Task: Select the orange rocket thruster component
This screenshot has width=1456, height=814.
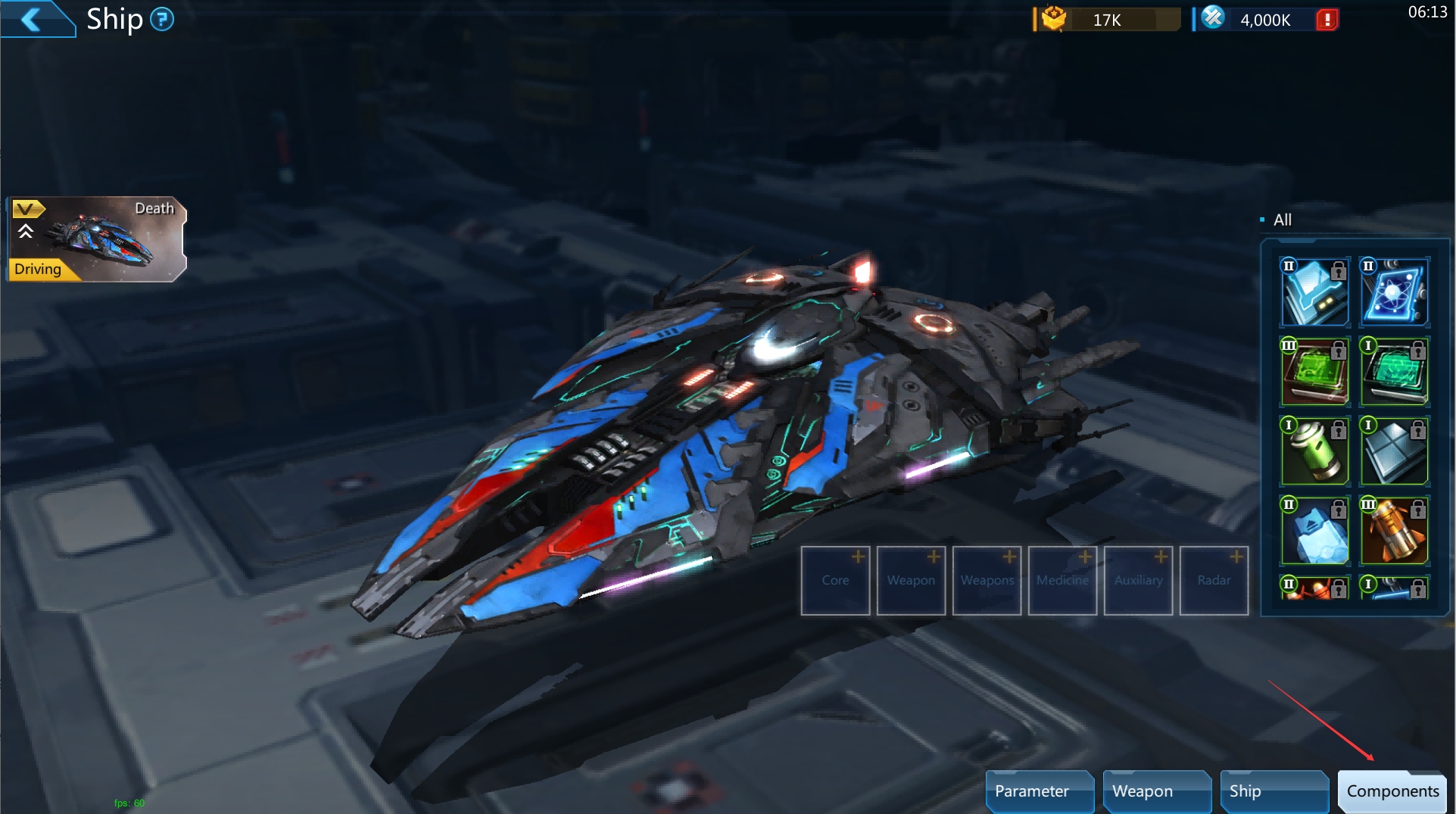Action: click(1394, 531)
